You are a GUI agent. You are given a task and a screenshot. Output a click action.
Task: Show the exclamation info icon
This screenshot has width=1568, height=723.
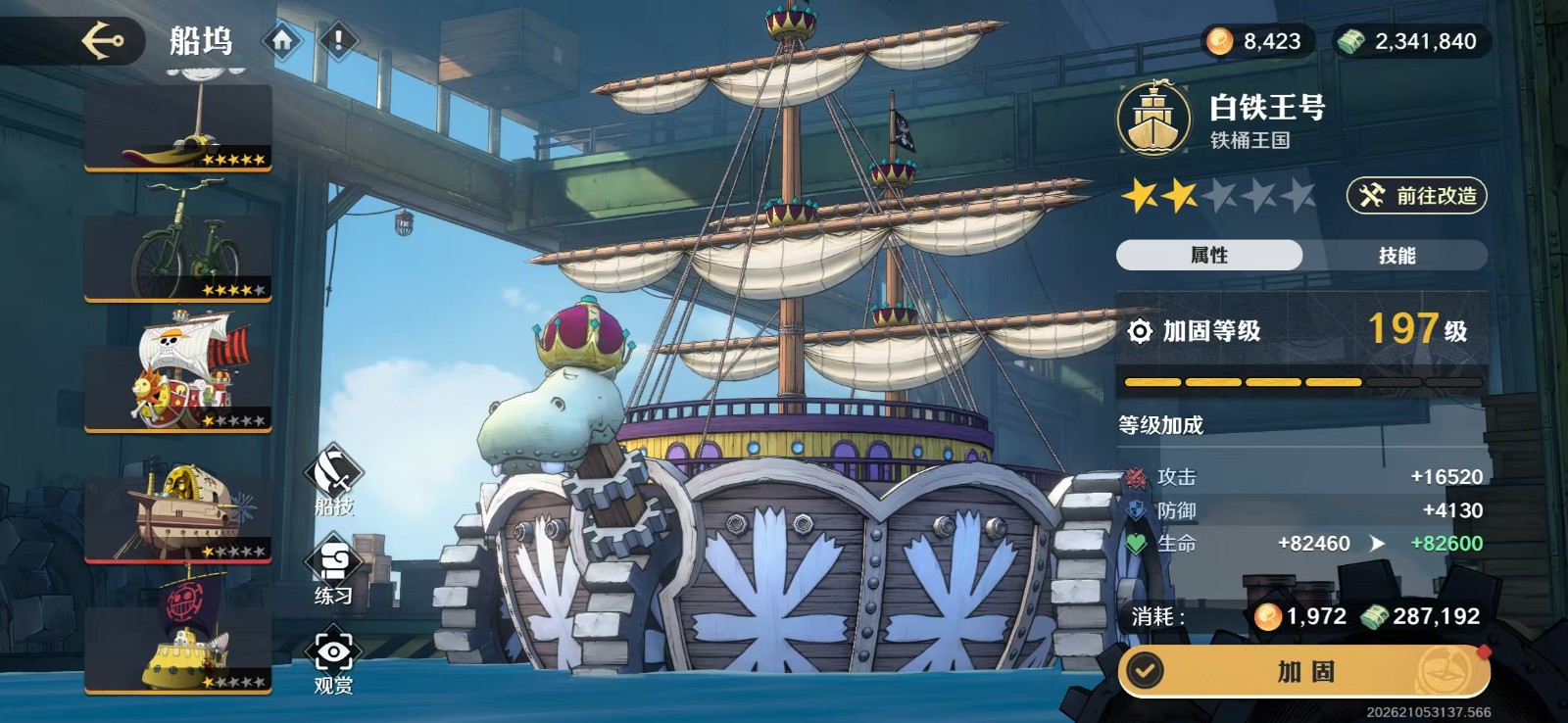[x=339, y=41]
